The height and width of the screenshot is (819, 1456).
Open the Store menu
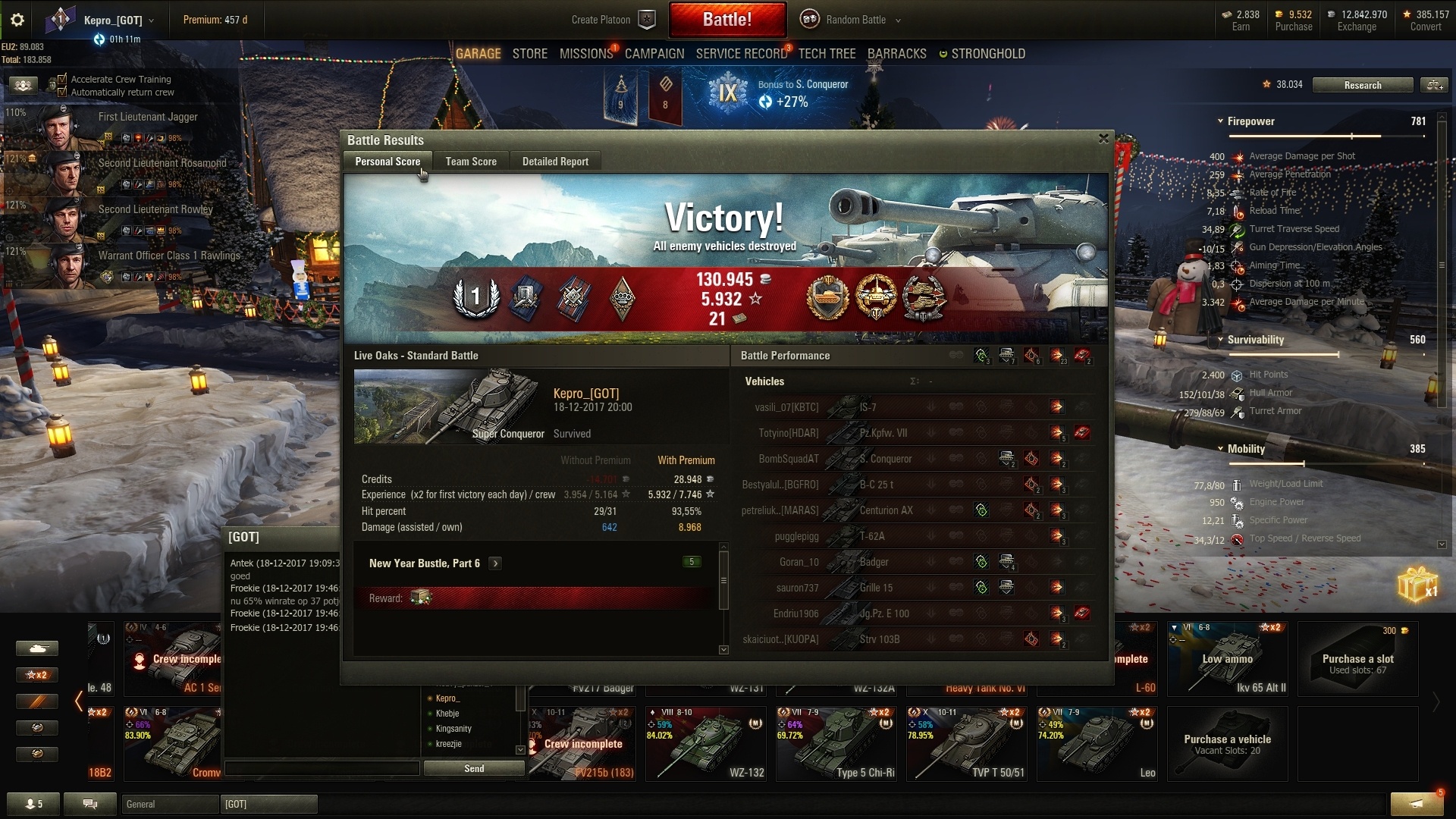coord(529,54)
